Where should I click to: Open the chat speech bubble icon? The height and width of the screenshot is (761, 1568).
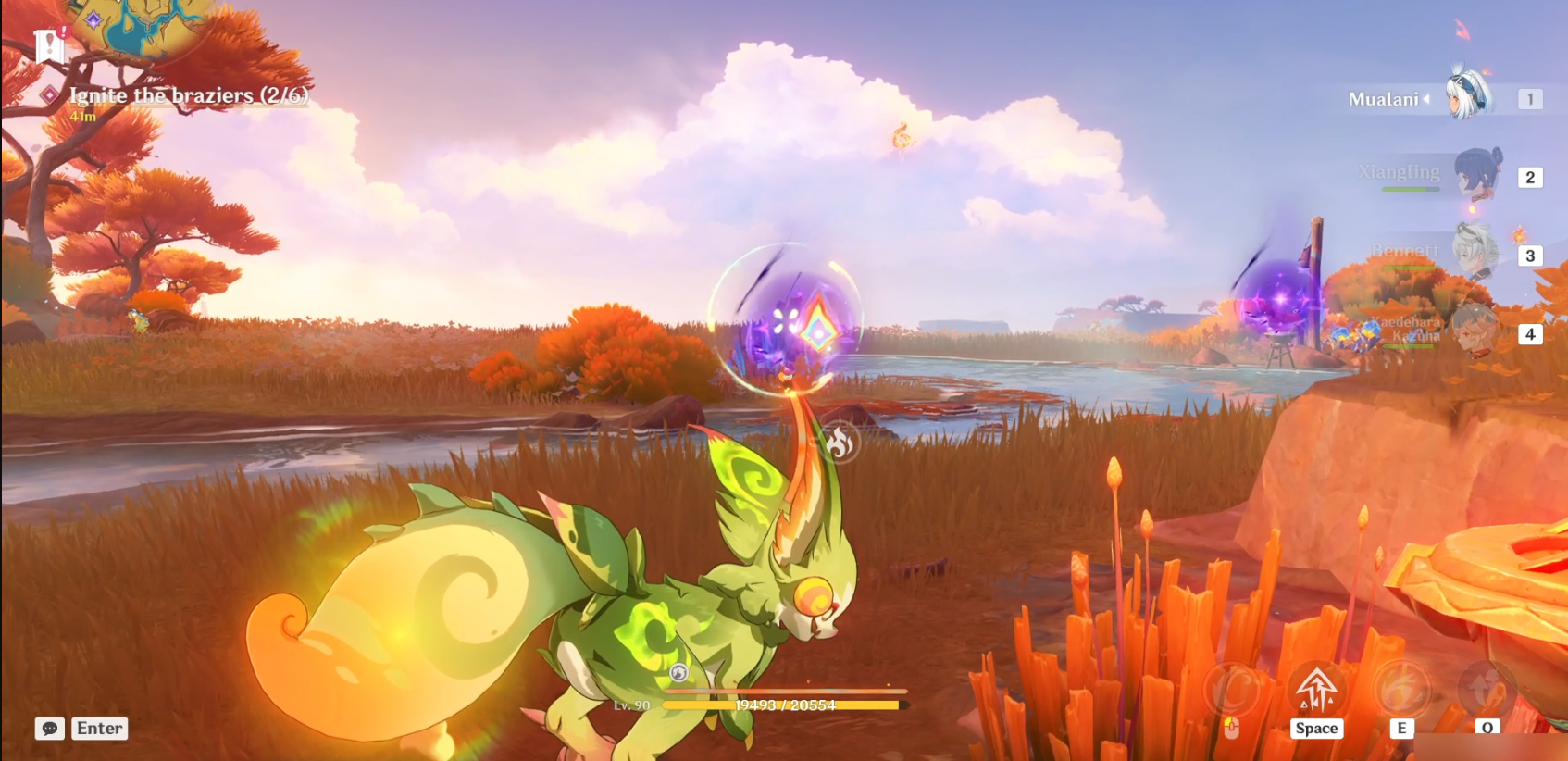[50, 729]
